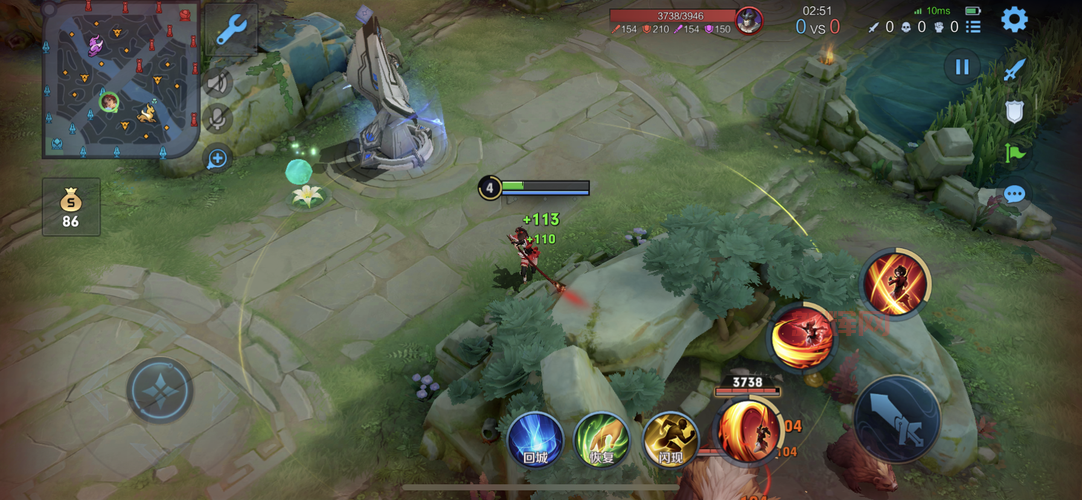The image size is (1082, 500).
Task: Send the green flag rally signal
Action: point(1014,153)
